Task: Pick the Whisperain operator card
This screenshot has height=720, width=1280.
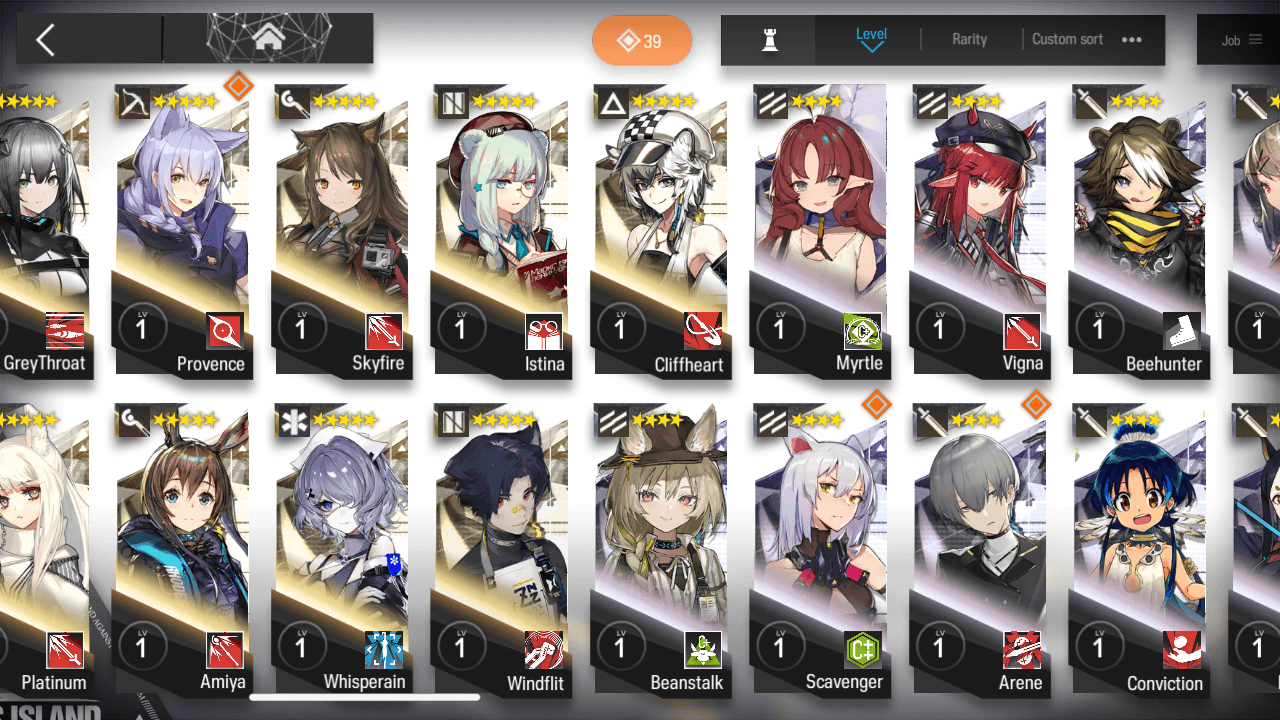Action: pos(342,550)
